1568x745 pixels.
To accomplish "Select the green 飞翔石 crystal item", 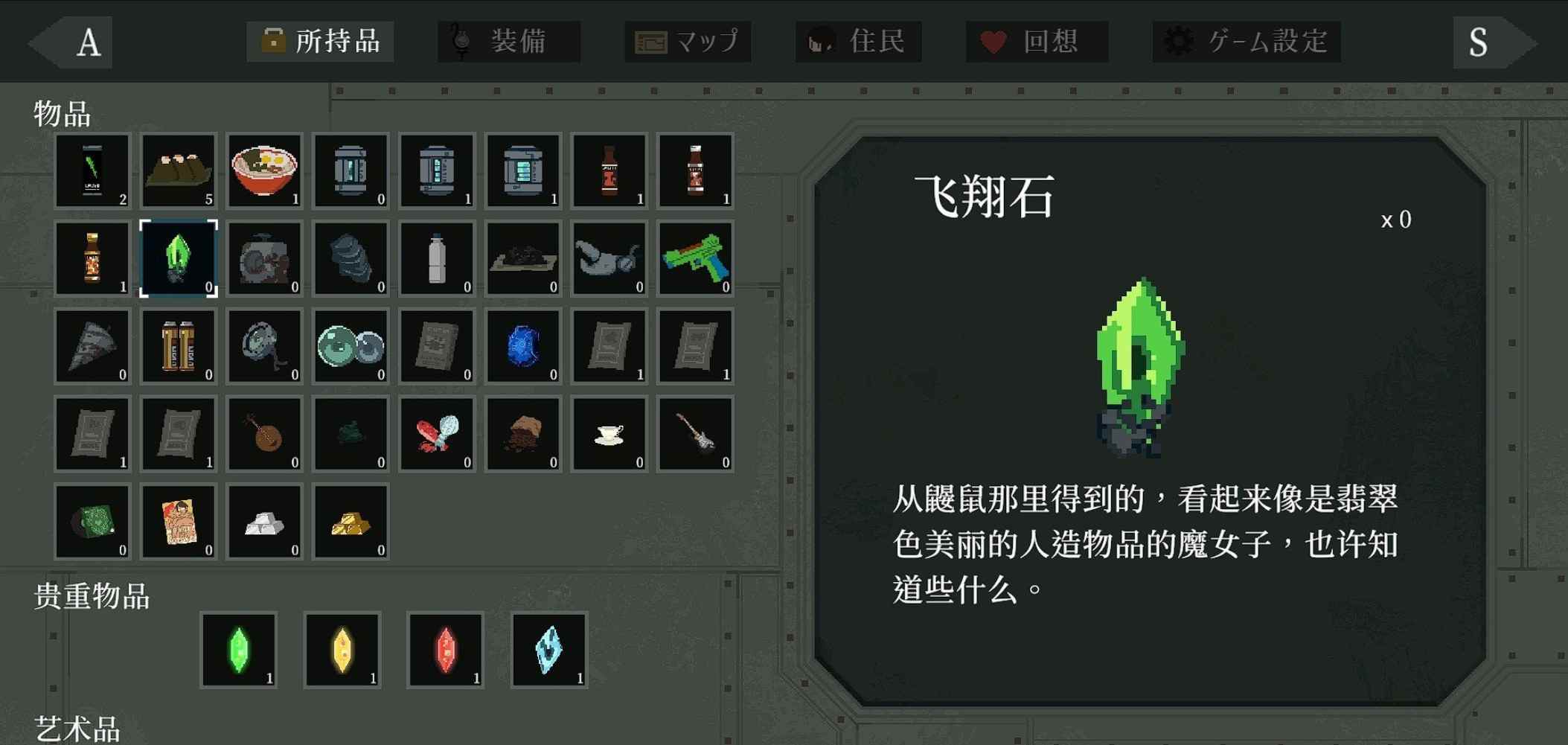I will pyautogui.click(x=178, y=258).
